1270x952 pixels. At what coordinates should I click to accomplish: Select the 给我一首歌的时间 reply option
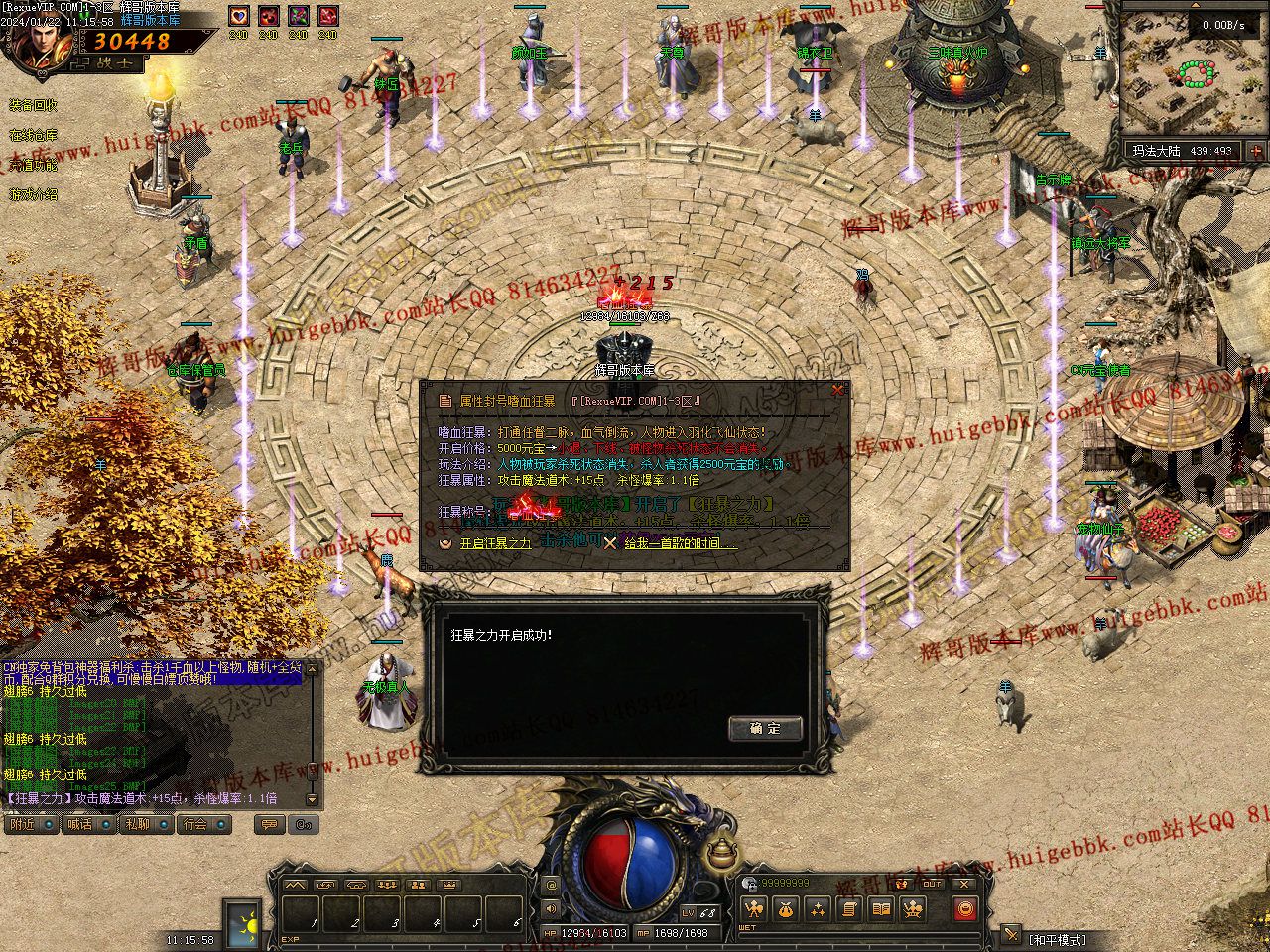click(680, 543)
